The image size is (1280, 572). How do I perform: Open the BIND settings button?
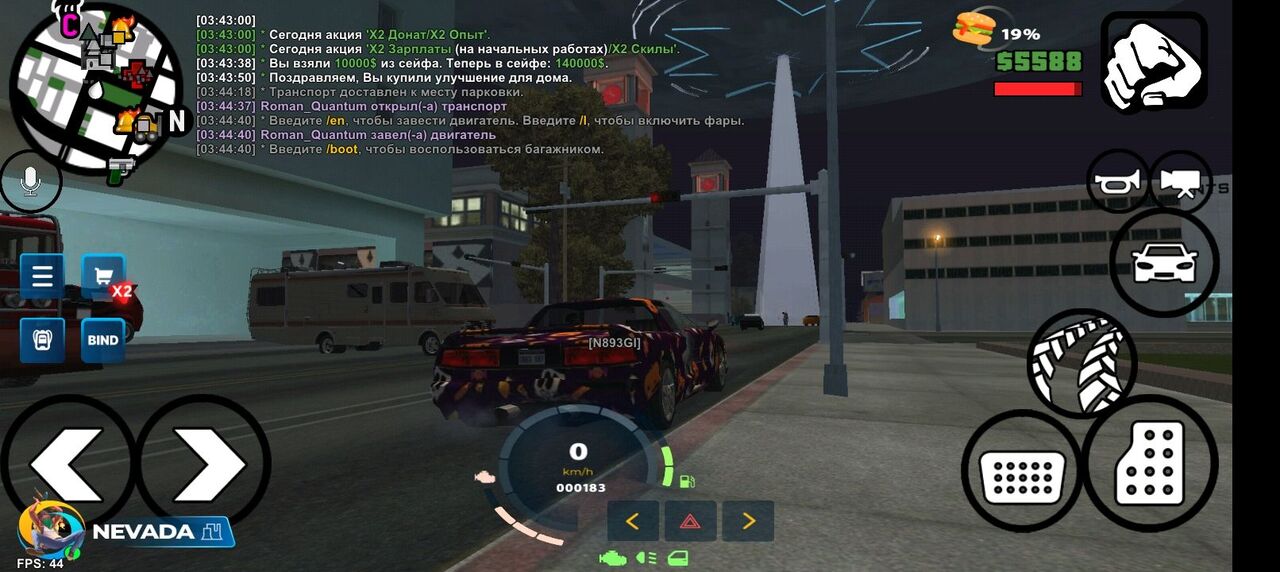(x=103, y=340)
